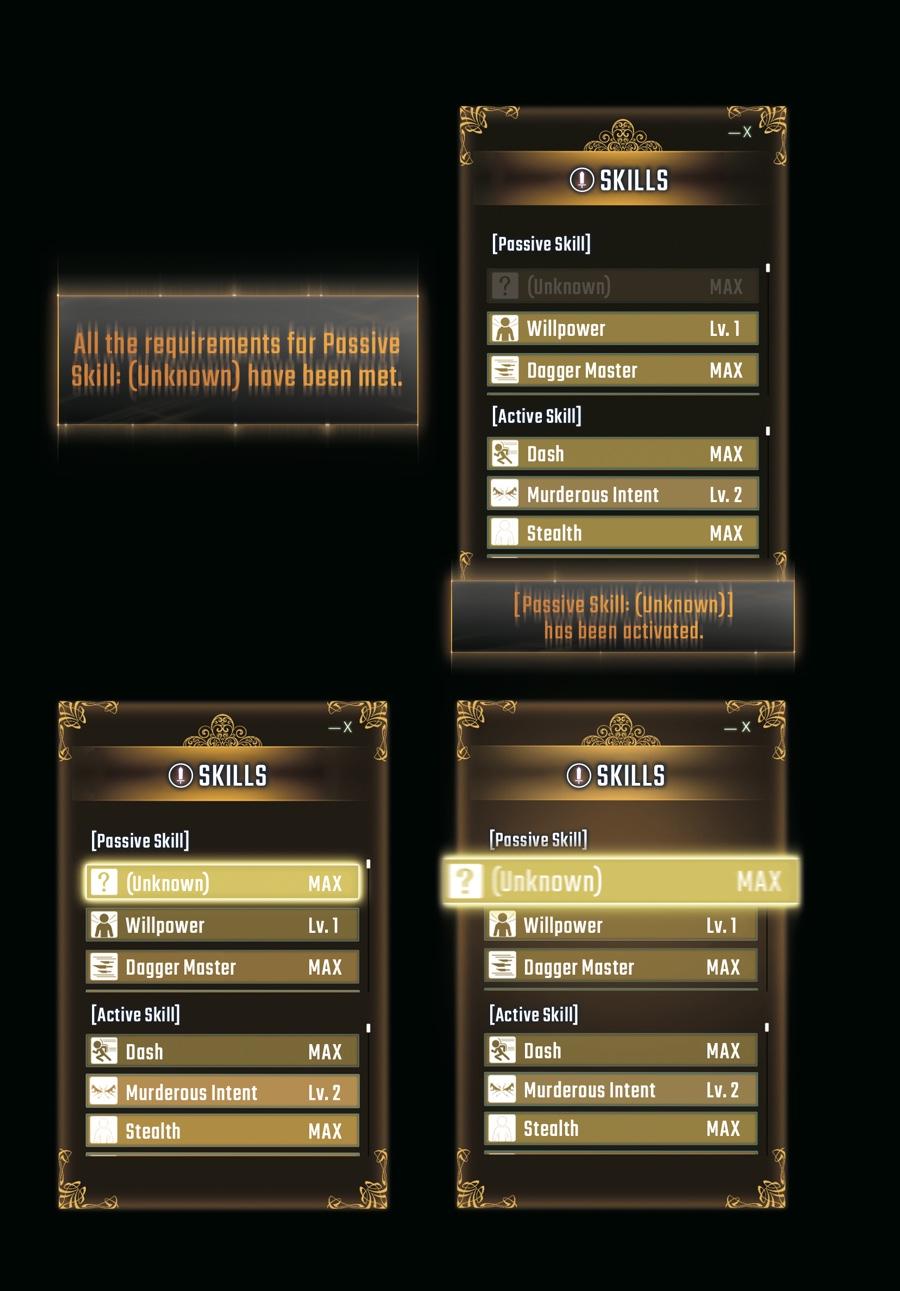Close the Skills window with the enlarged (Unknown) row
This screenshot has width=900, height=1291.
pyautogui.click(x=745, y=727)
